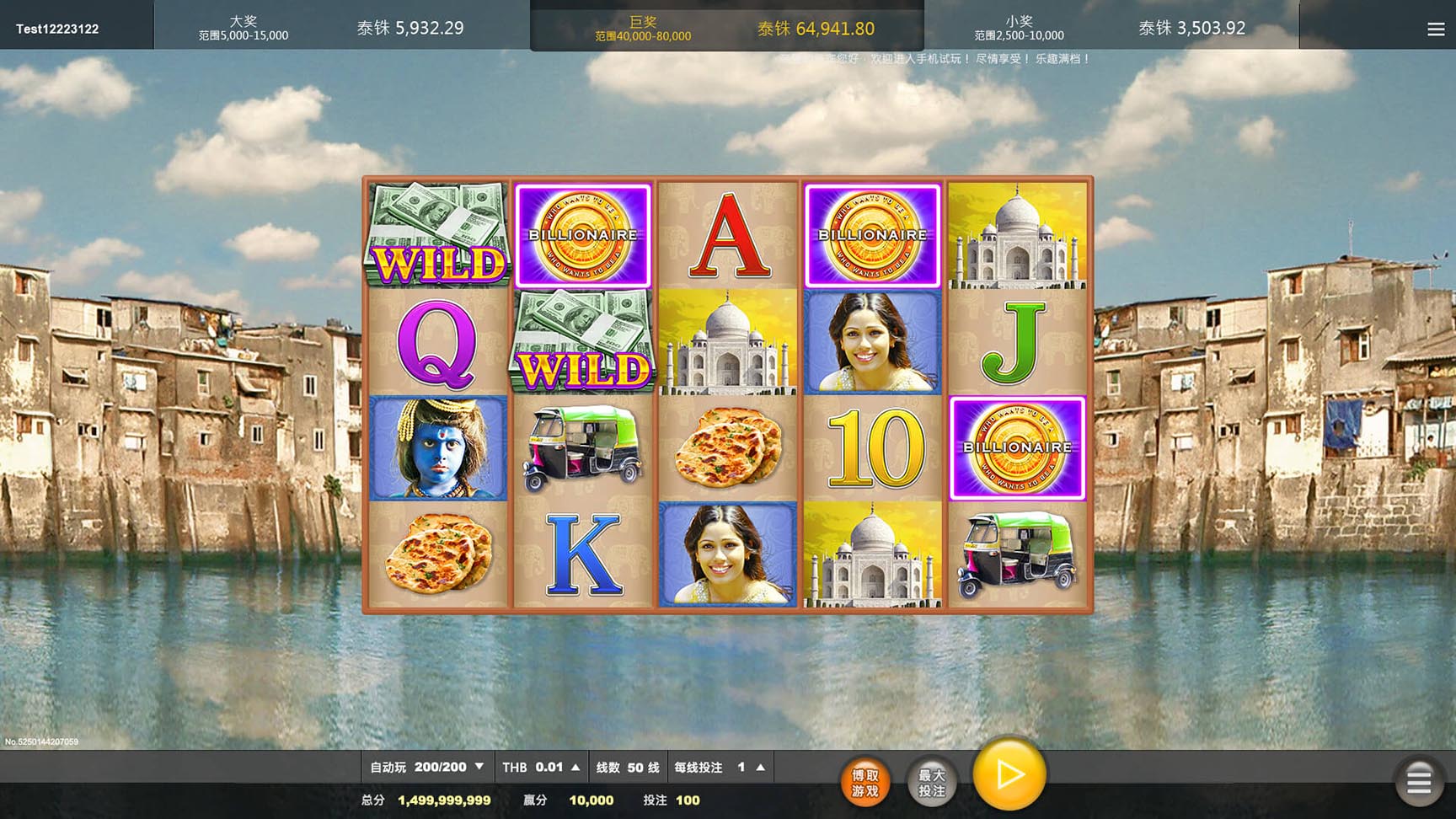Set maximum bet with 最大投注
The width and height of the screenshot is (1456, 819).
pos(931,783)
